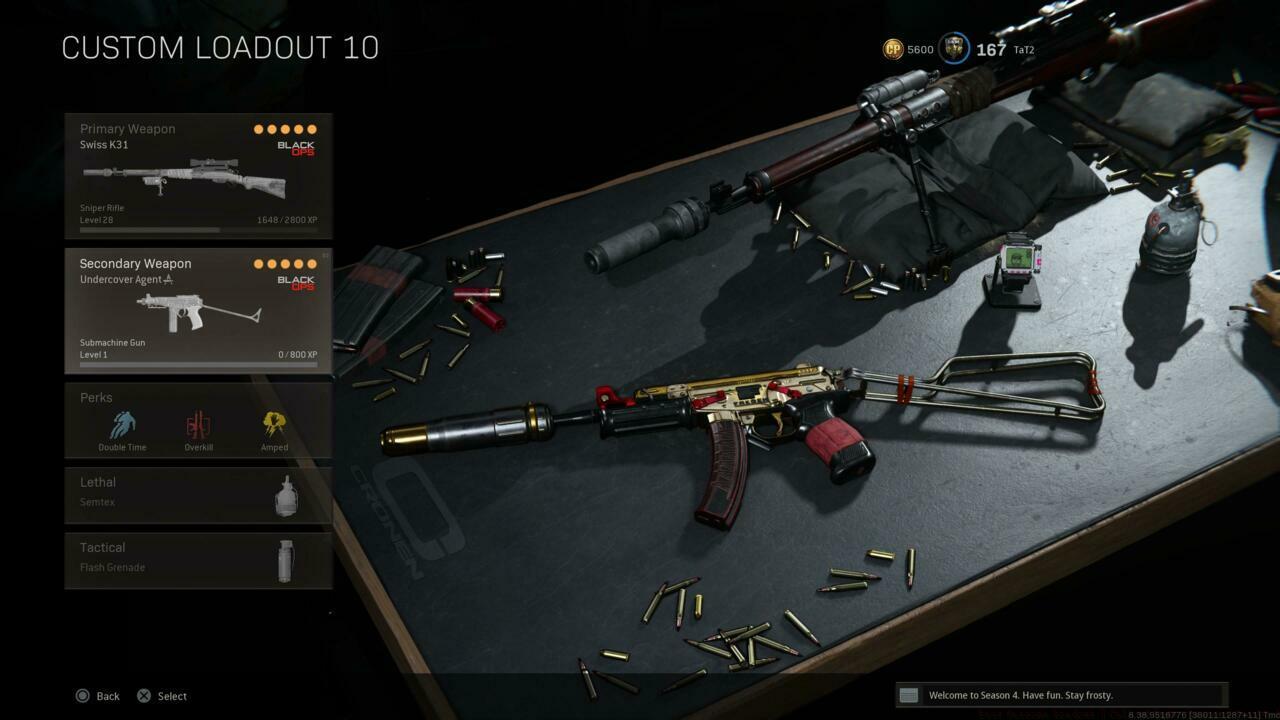Click the player rank emblem beside 167
The image size is (1280, 720).
click(954, 49)
